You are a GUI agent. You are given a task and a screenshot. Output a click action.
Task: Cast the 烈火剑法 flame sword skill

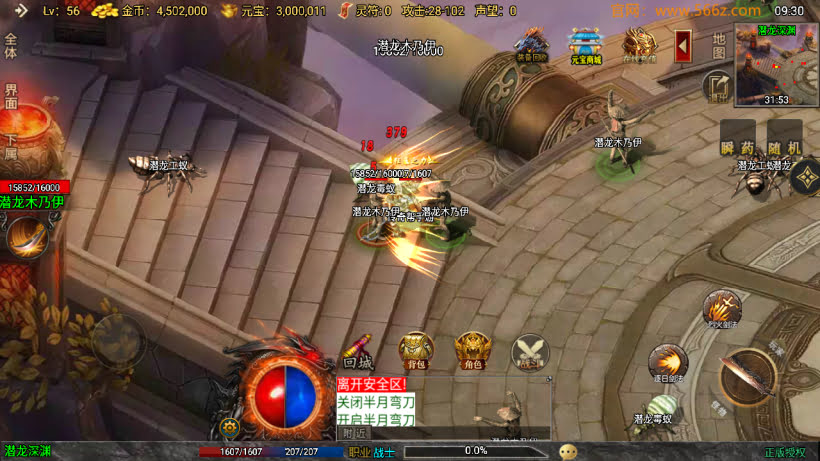(x=721, y=309)
